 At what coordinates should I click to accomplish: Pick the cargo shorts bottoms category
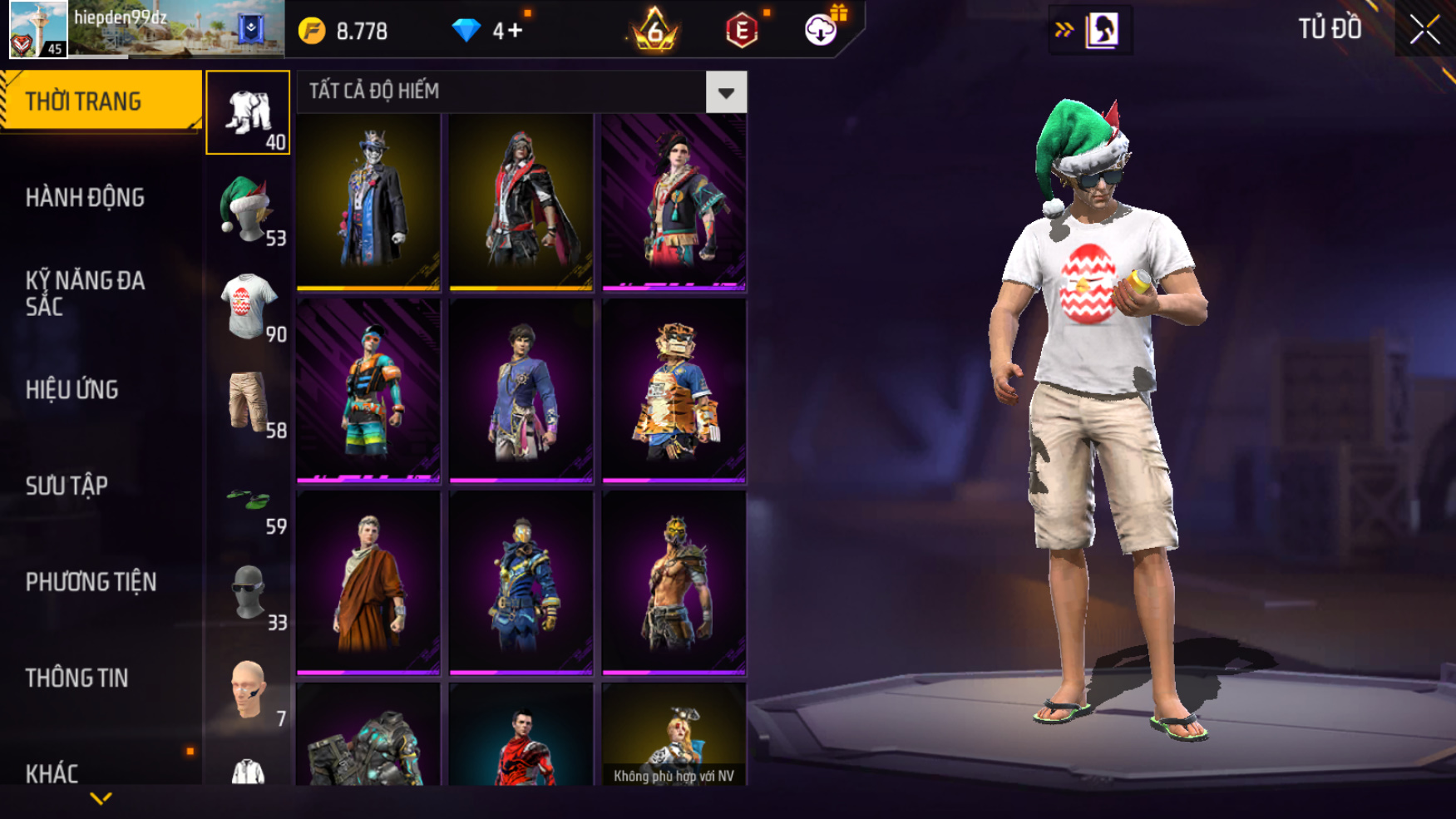point(248,402)
